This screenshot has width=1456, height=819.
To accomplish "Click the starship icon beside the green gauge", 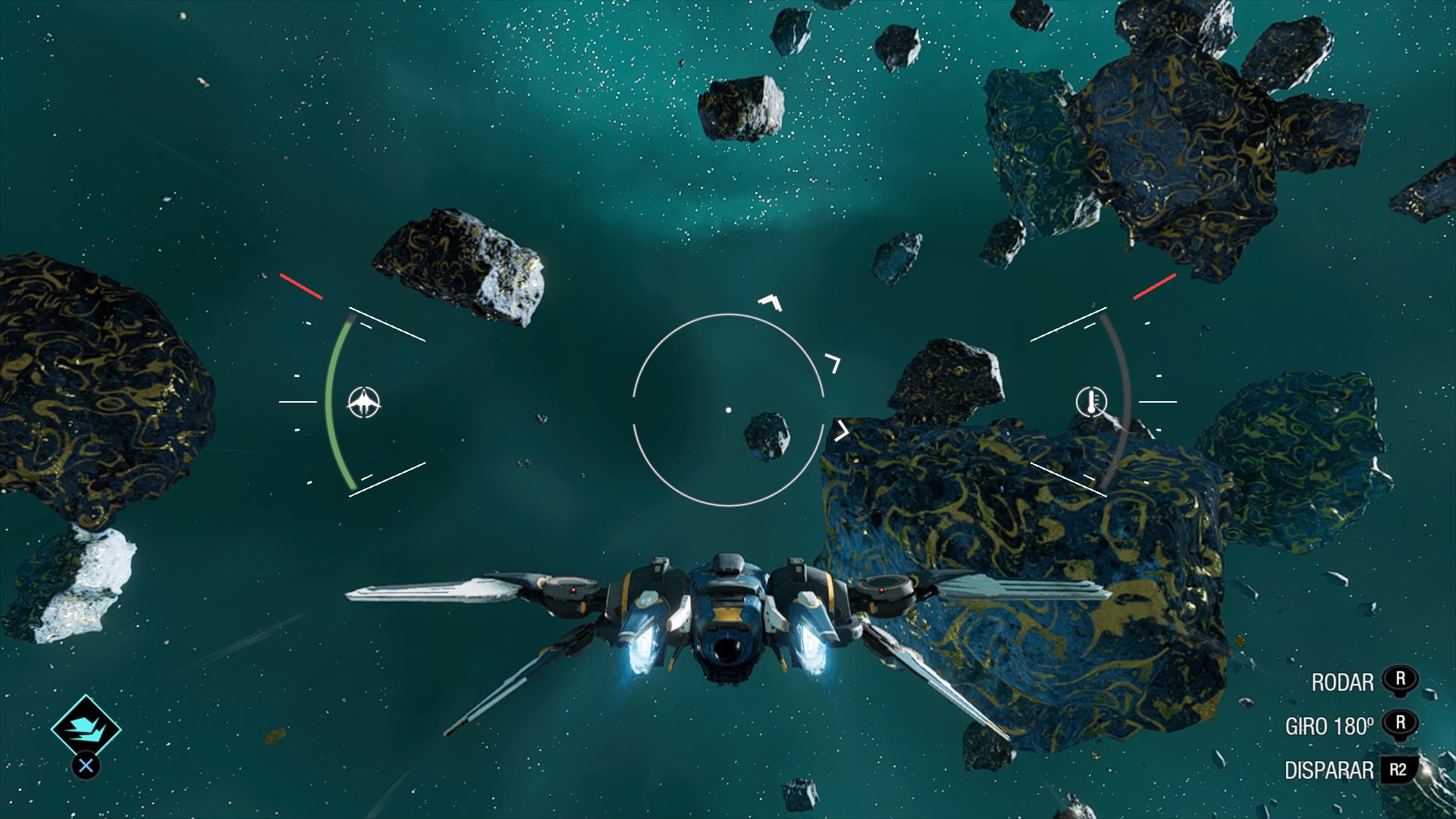I will pos(364,402).
